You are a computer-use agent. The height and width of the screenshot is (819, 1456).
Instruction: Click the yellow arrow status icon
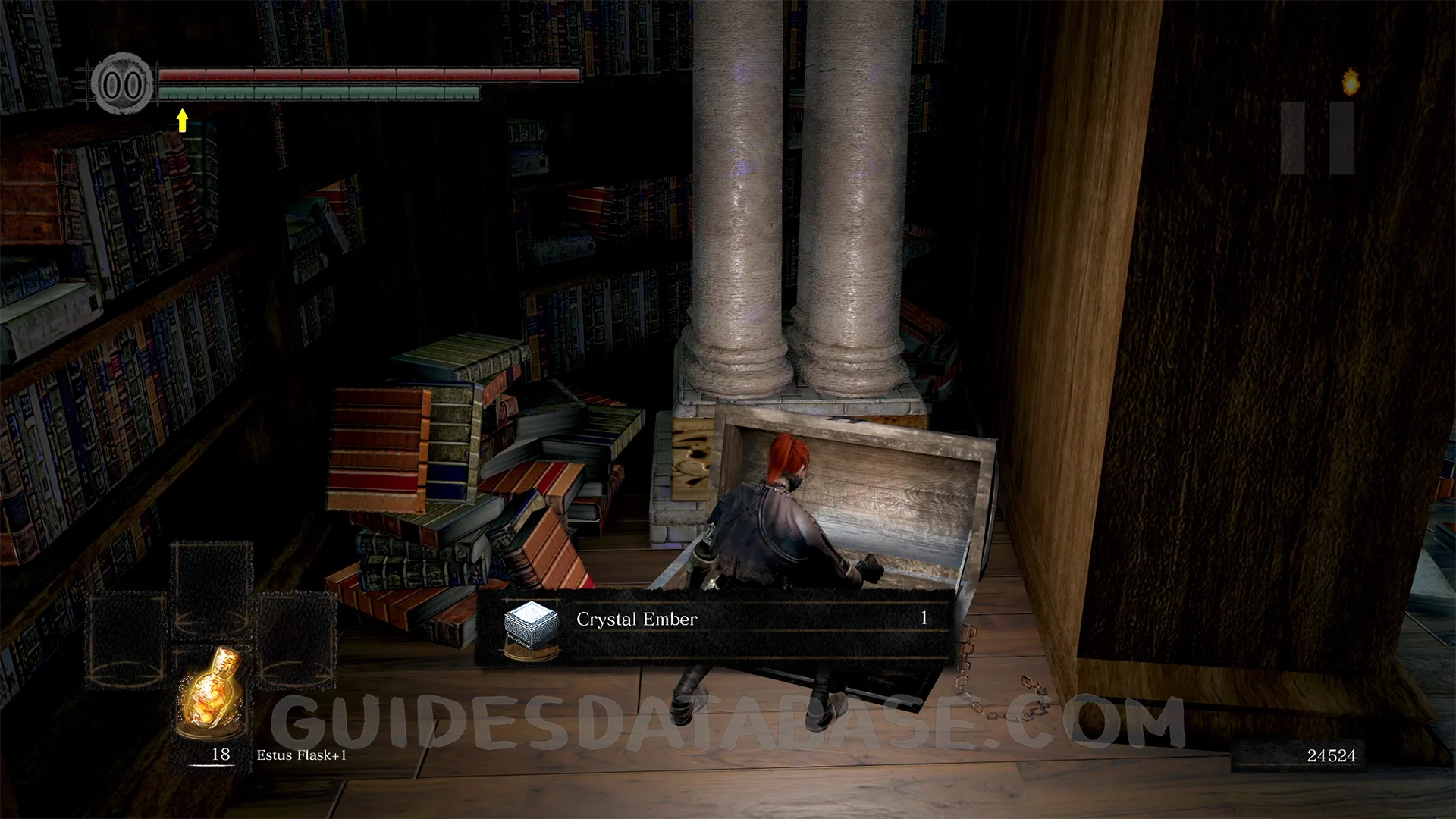click(182, 120)
